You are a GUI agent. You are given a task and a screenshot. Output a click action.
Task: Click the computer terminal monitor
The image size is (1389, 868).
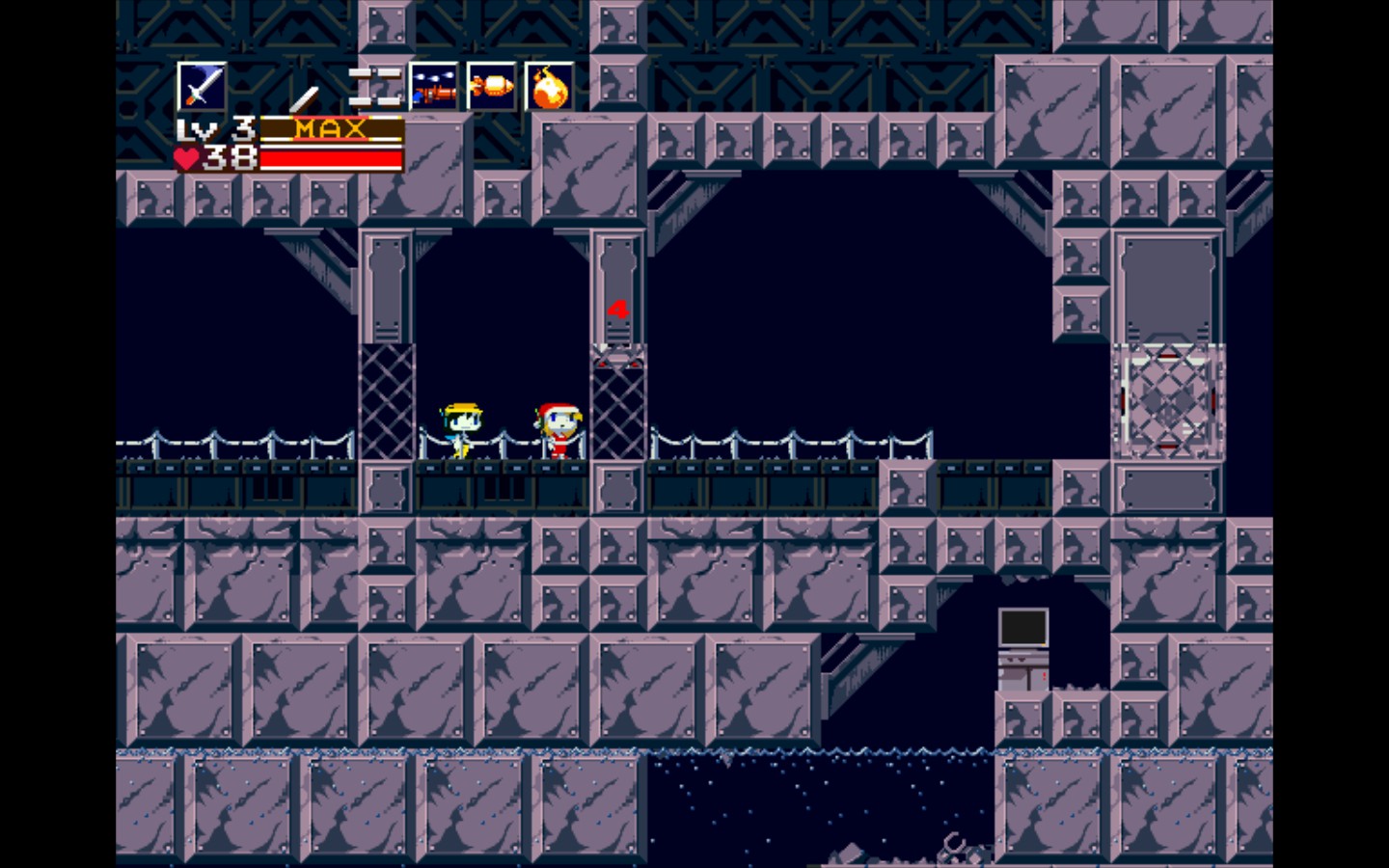tap(1022, 625)
